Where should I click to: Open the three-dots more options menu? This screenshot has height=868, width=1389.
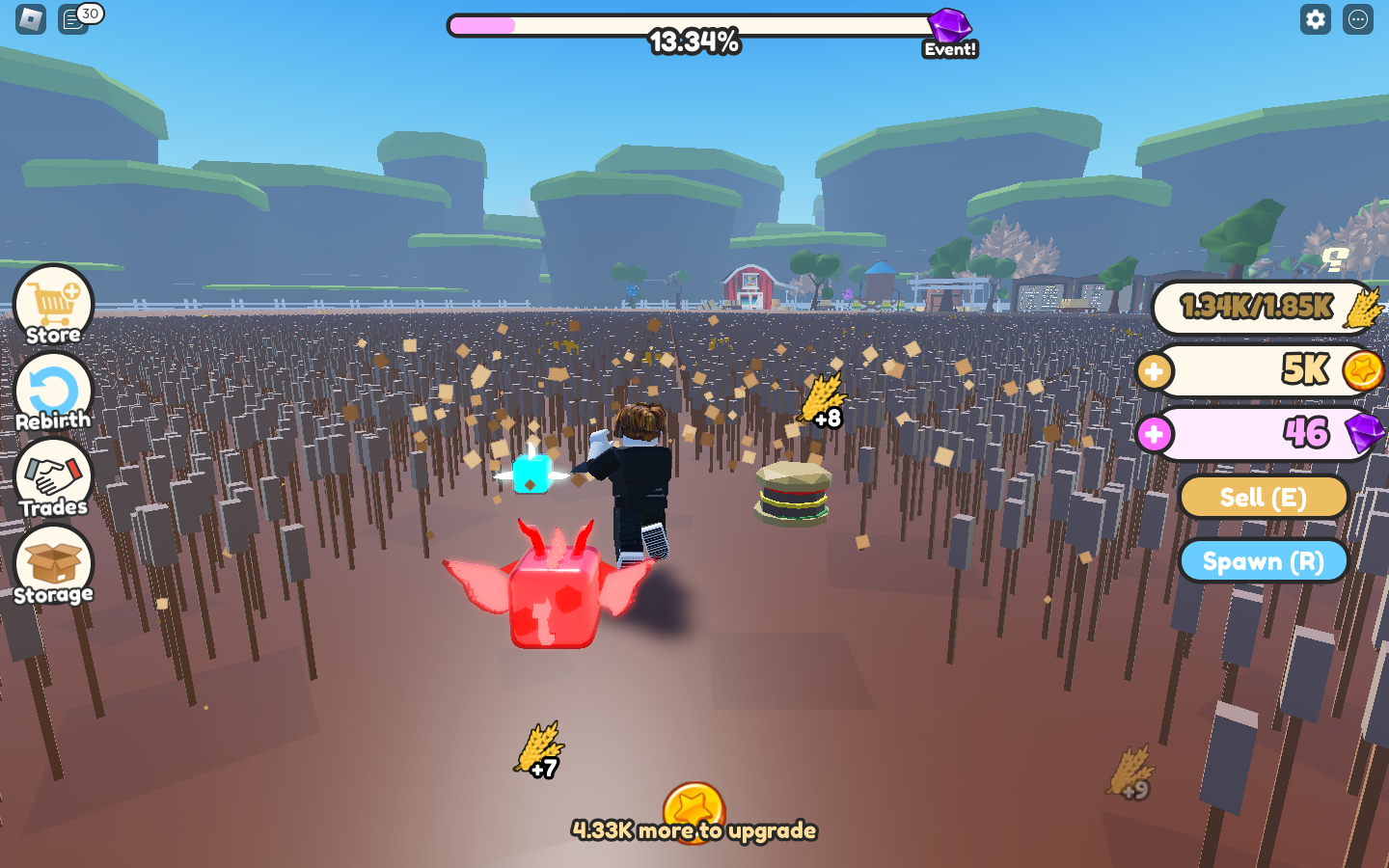tap(1358, 19)
